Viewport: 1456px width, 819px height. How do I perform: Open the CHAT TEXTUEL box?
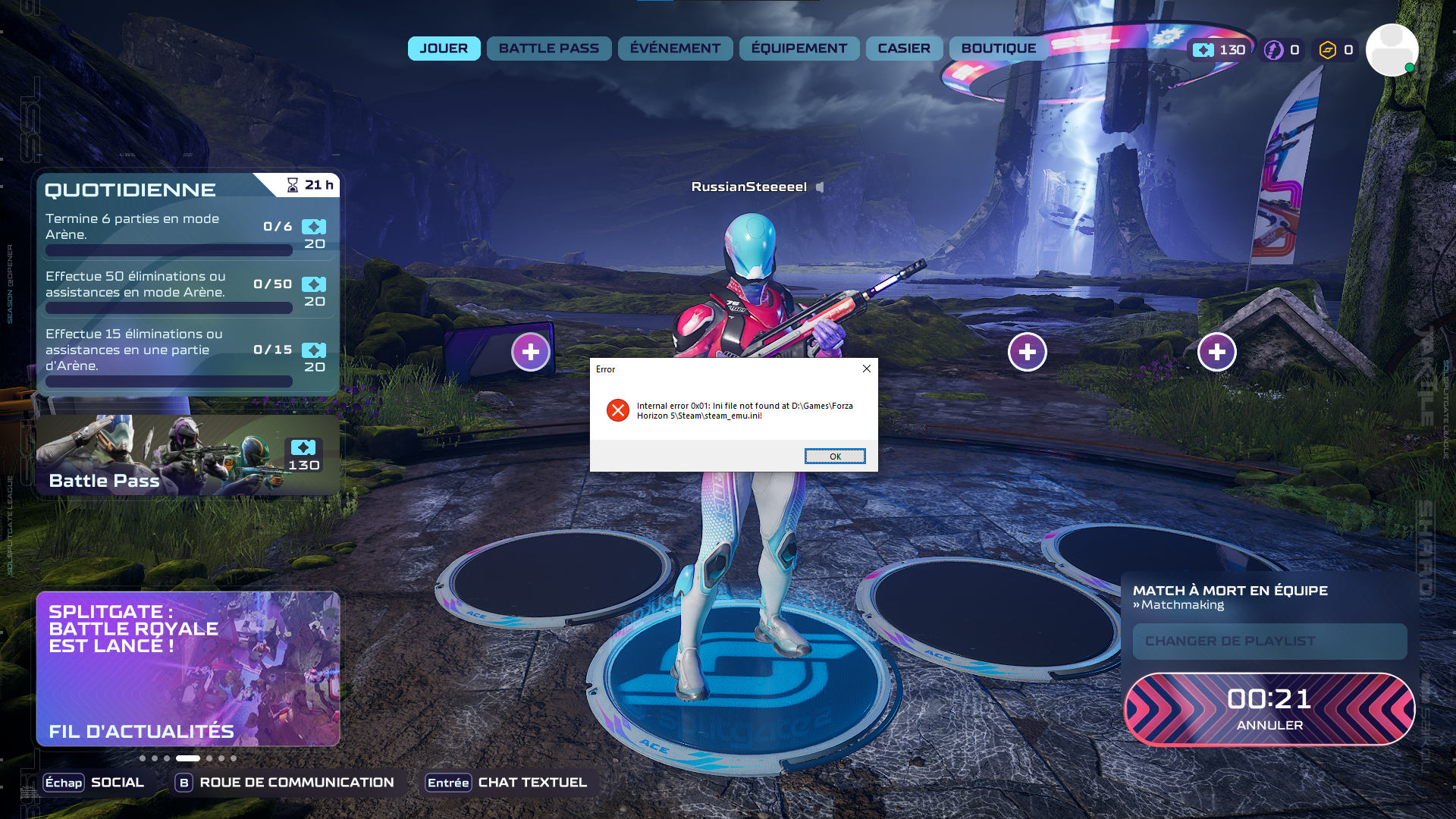(507, 783)
